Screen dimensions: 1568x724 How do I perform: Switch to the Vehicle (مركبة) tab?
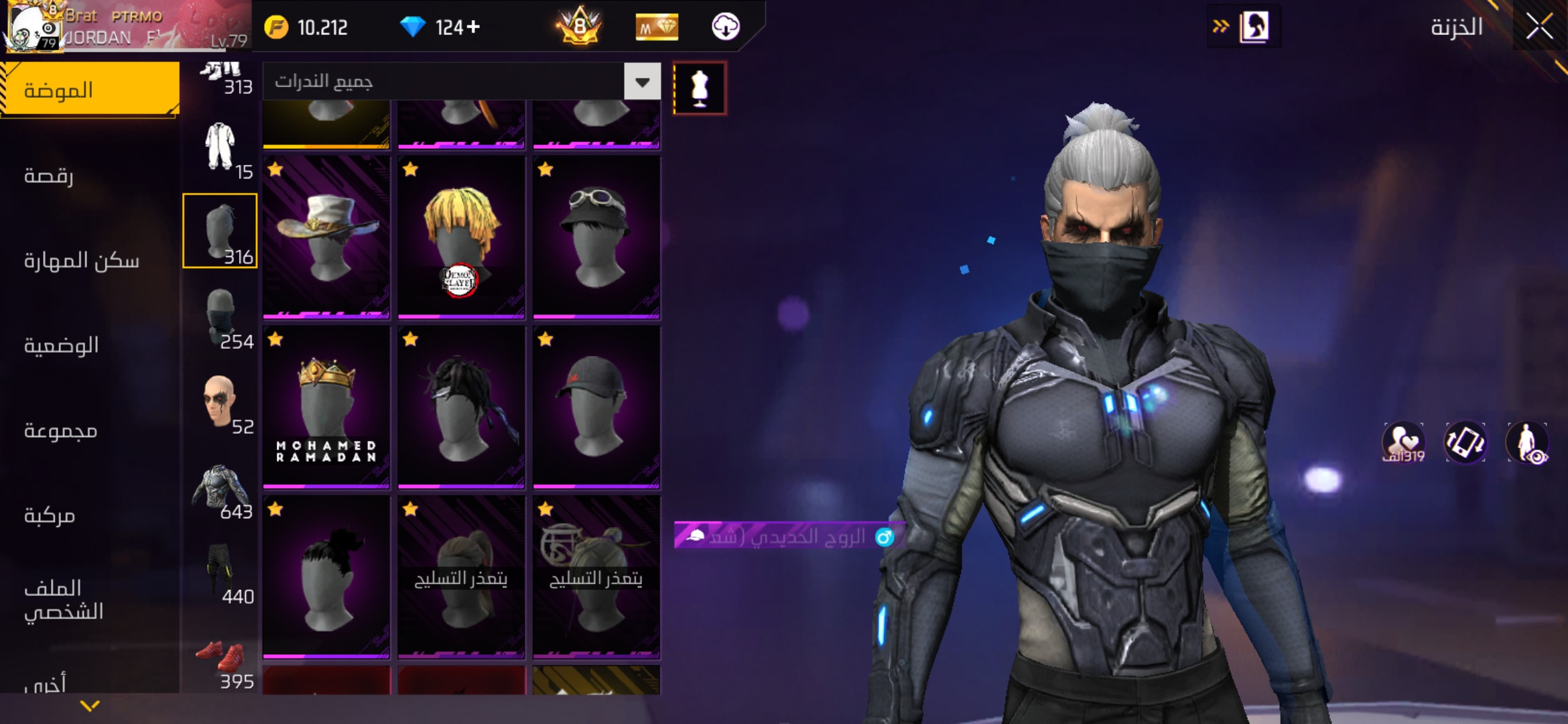(50, 516)
